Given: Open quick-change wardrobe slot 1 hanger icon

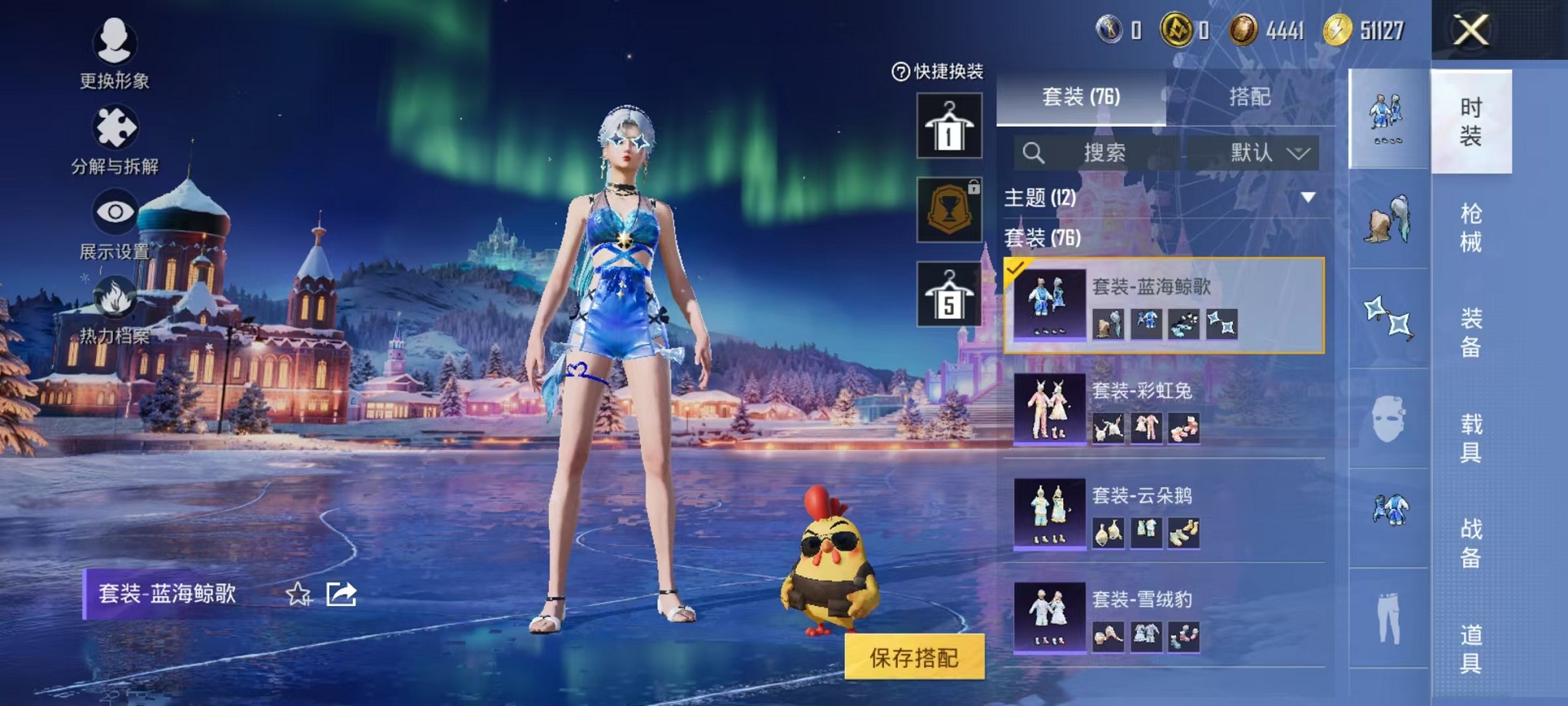Looking at the screenshot, I should pos(950,125).
